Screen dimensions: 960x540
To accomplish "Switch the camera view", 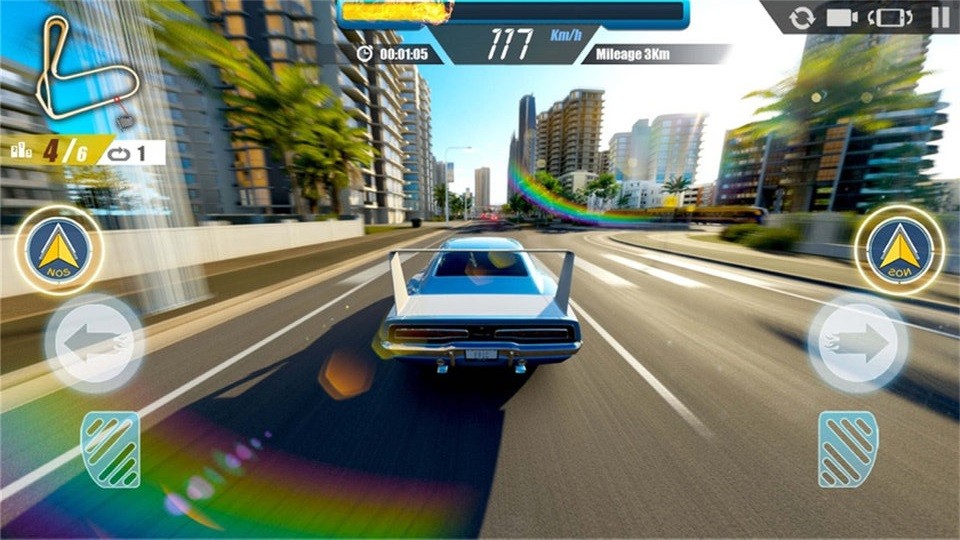I will [842, 17].
